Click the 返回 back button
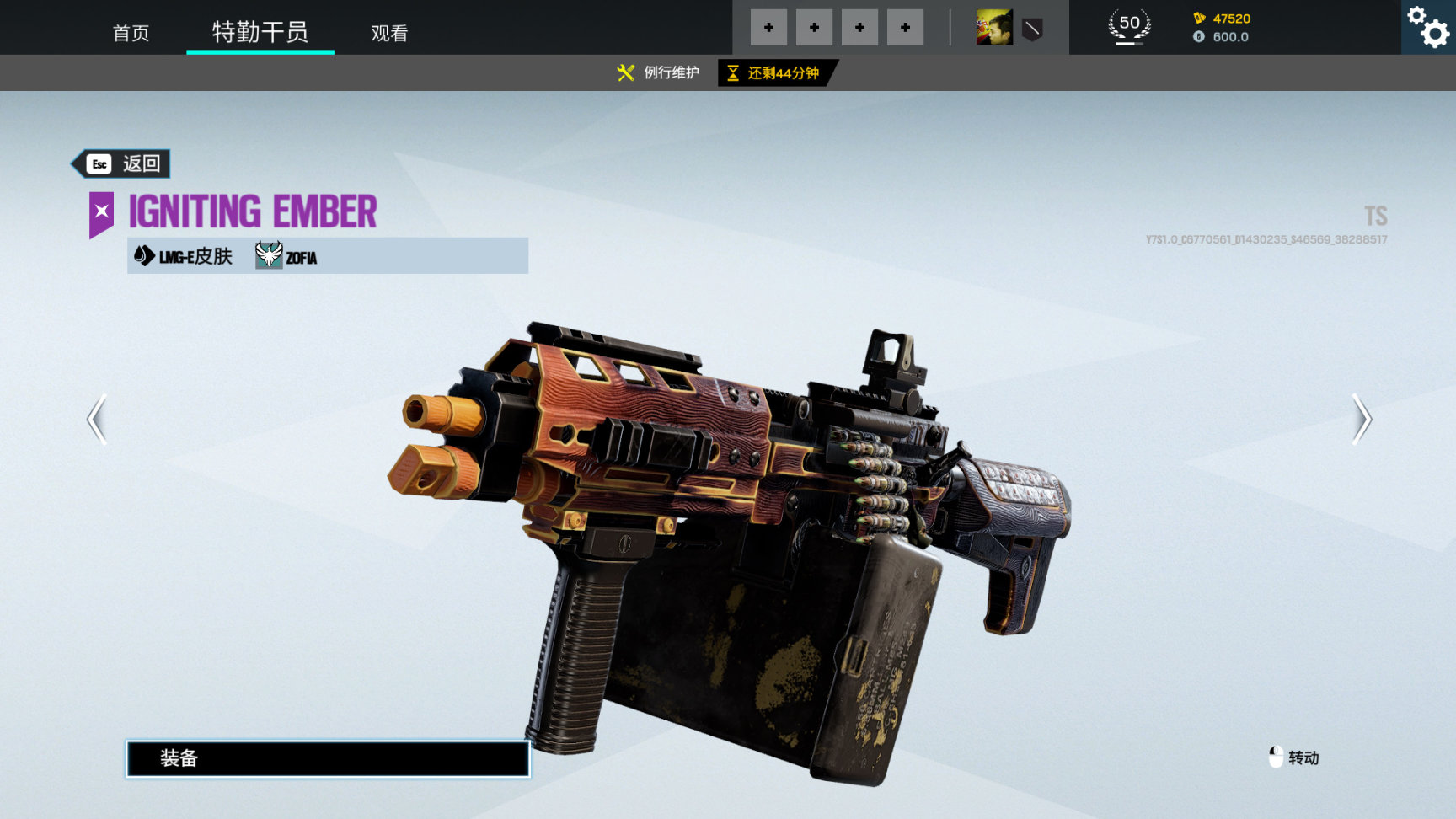 coord(122,163)
